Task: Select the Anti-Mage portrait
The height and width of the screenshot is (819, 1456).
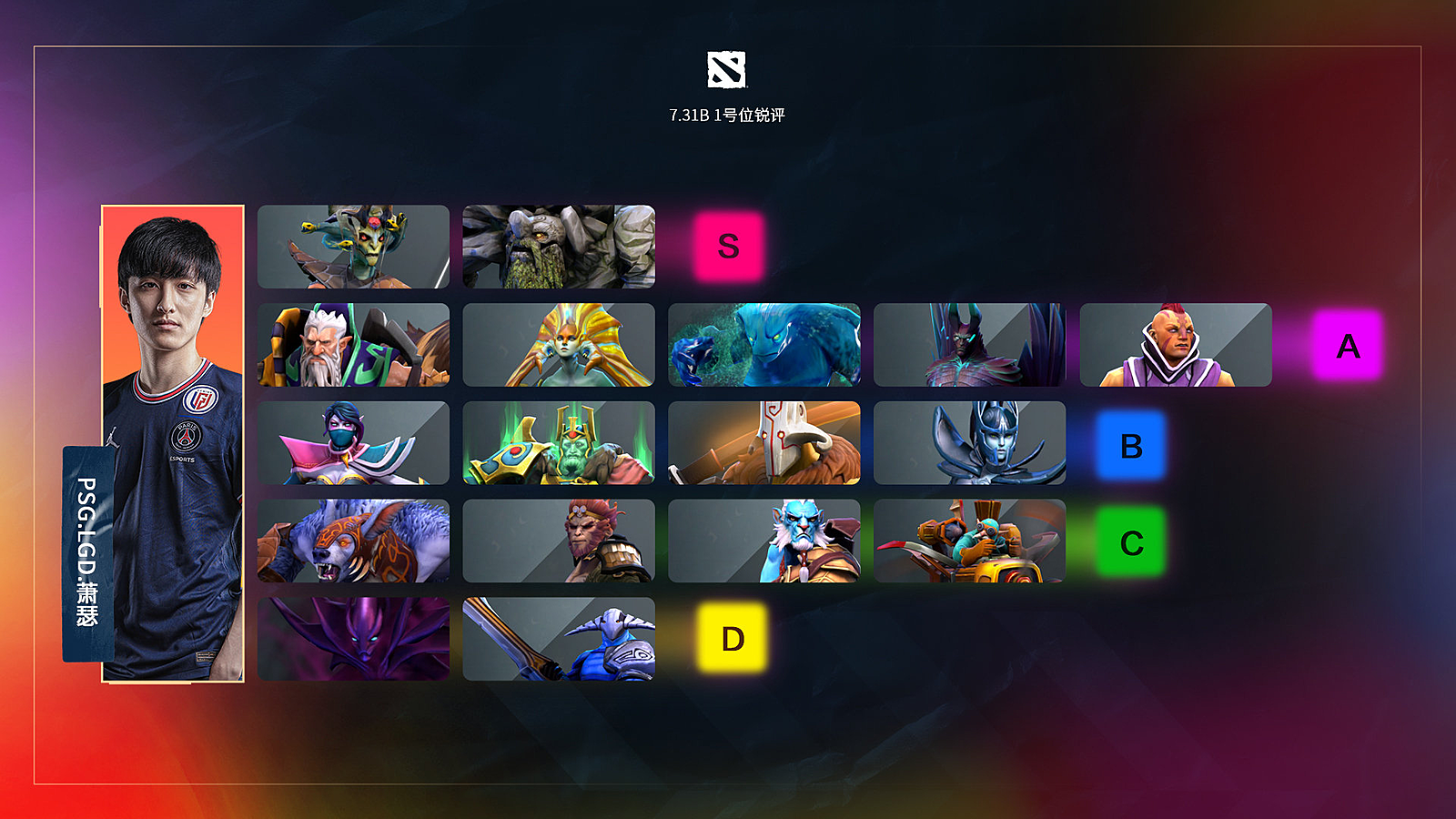Action: pyautogui.click(x=1176, y=345)
